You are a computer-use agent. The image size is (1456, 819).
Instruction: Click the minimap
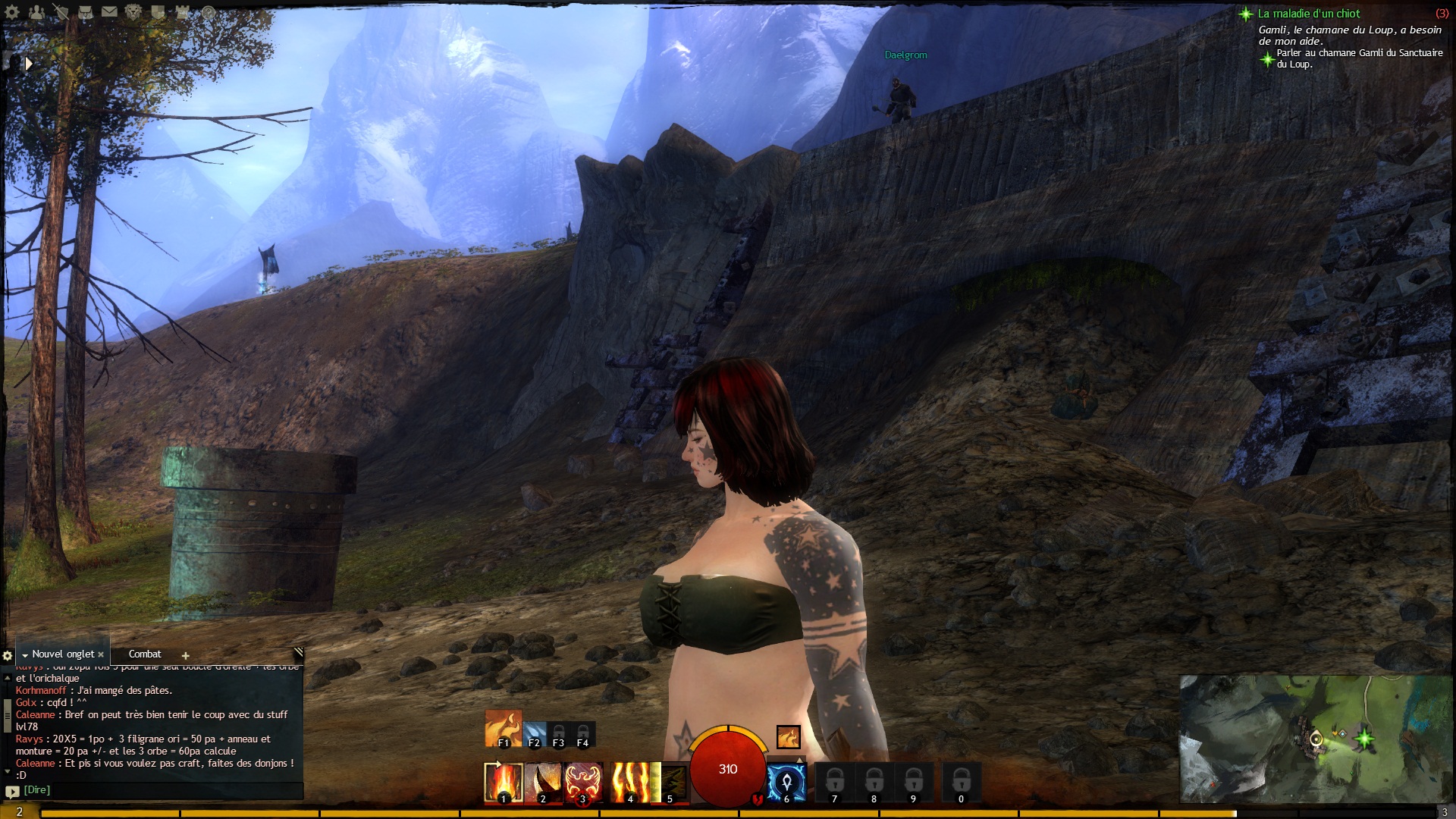(x=1316, y=739)
